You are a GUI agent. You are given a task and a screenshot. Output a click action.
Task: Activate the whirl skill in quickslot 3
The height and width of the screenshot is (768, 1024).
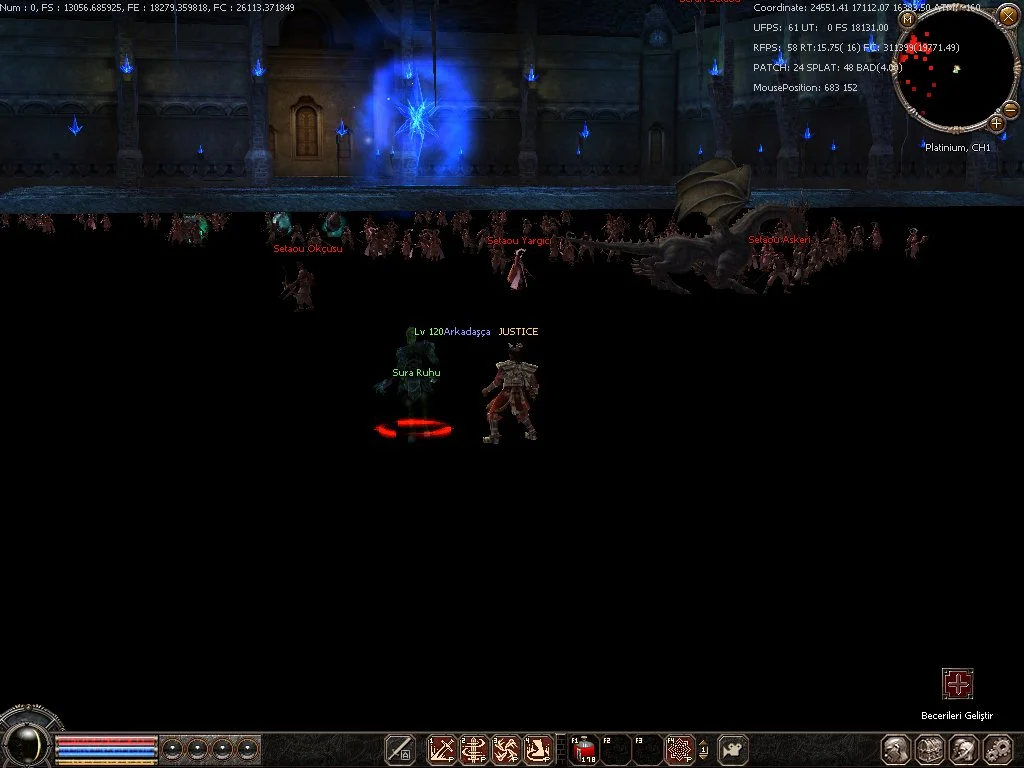[x=507, y=749]
